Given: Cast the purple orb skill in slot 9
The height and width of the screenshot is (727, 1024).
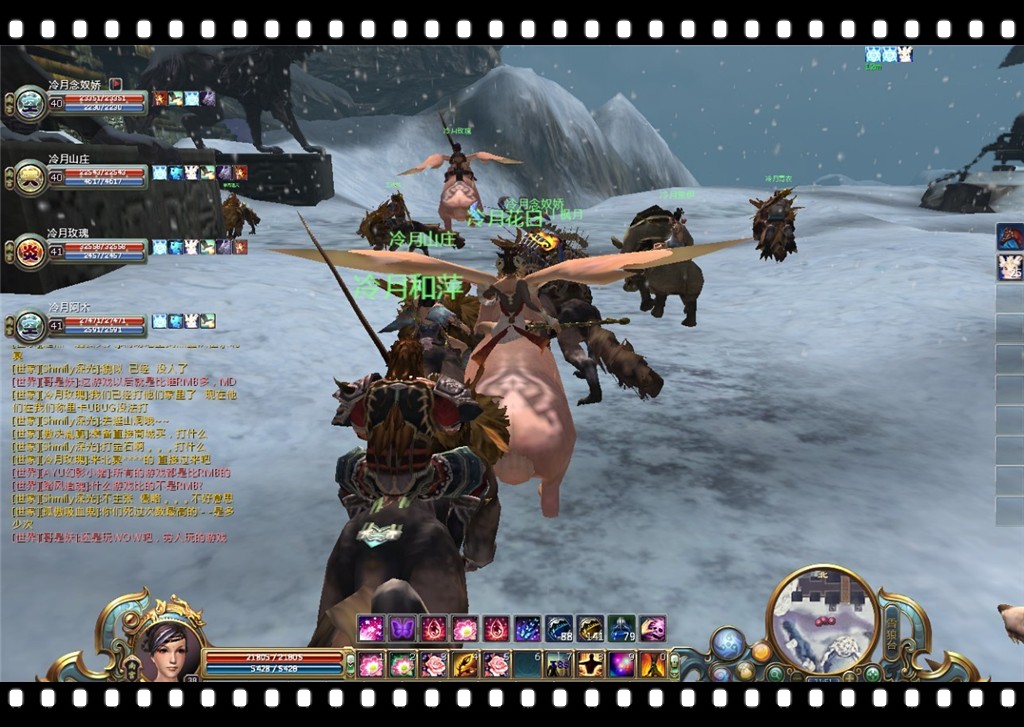Looking at the screenshot, I should [621, 664].
